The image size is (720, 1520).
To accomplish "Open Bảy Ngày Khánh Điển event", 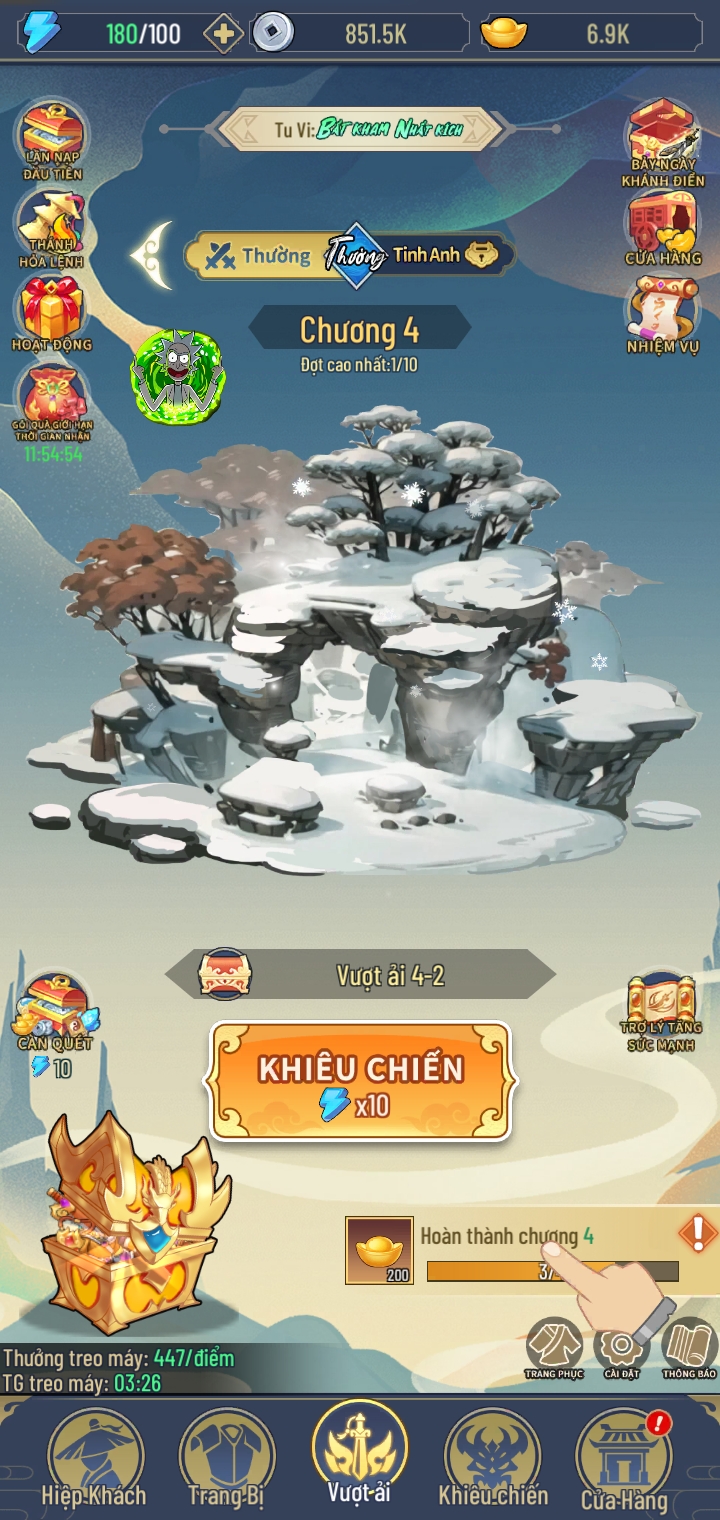I will tap(662, 142).
